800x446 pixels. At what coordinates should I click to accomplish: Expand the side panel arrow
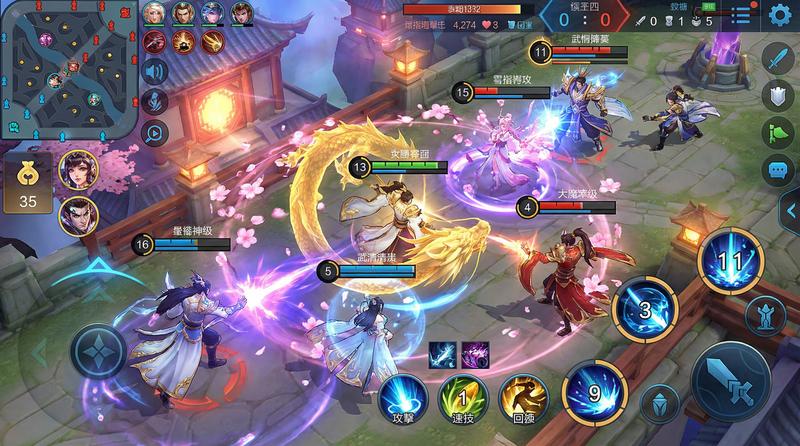[x=790, y=210]
